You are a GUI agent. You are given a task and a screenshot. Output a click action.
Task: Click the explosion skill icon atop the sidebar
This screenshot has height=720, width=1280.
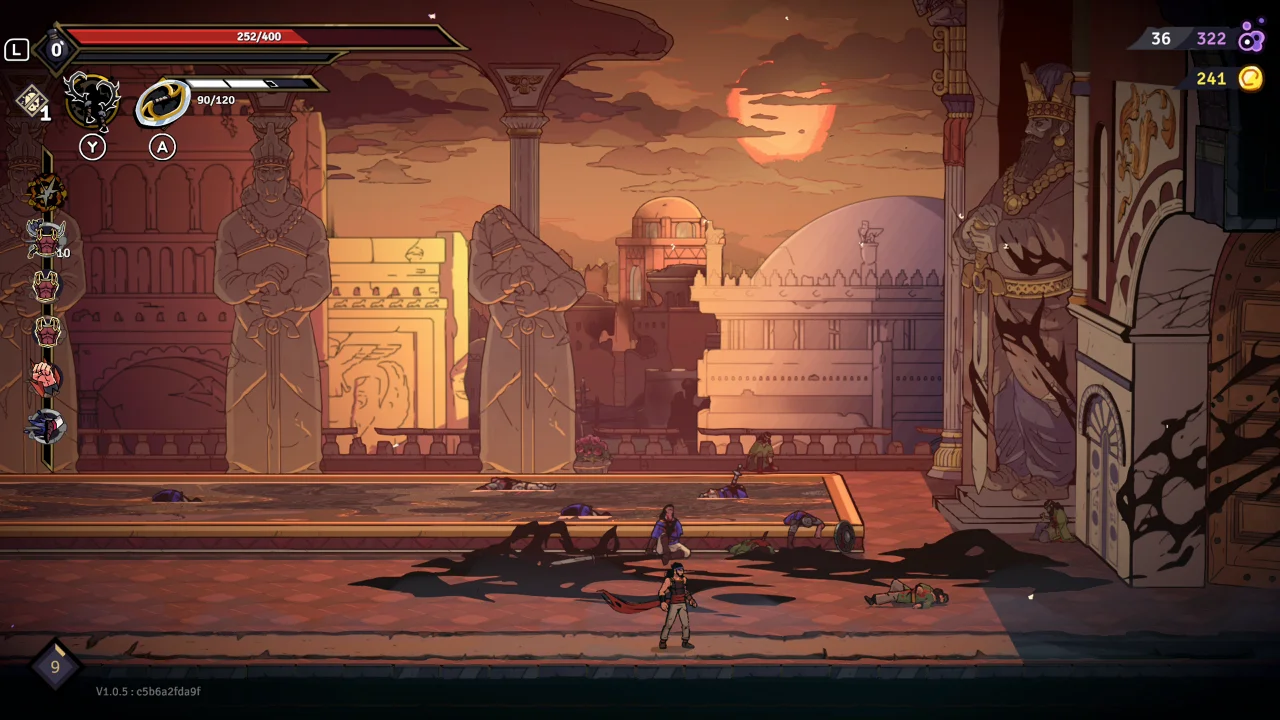coord(45,190)
